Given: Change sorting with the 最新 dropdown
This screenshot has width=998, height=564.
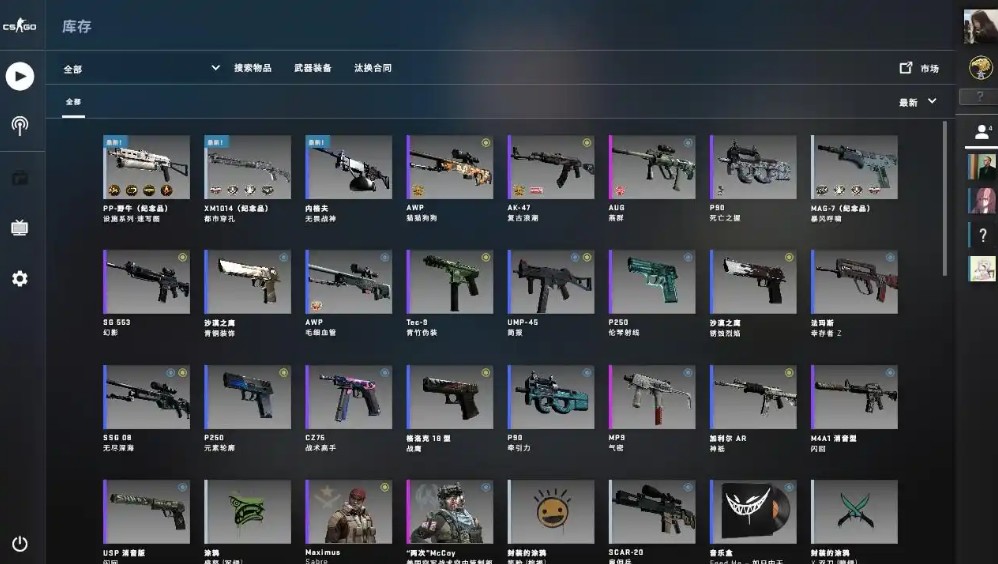Looking at the screenshot, I should point(918,102).
